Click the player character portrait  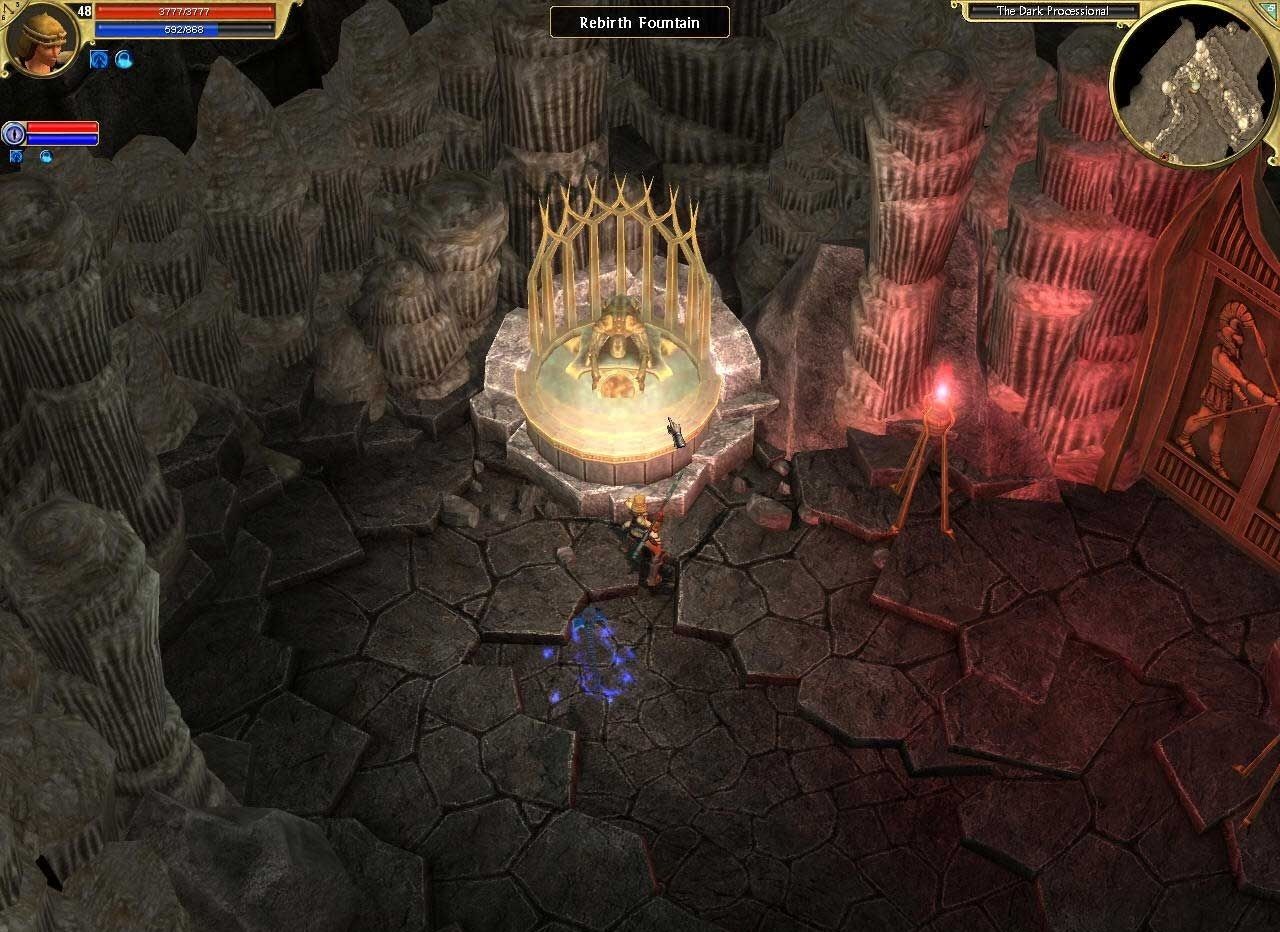(42, 38)
